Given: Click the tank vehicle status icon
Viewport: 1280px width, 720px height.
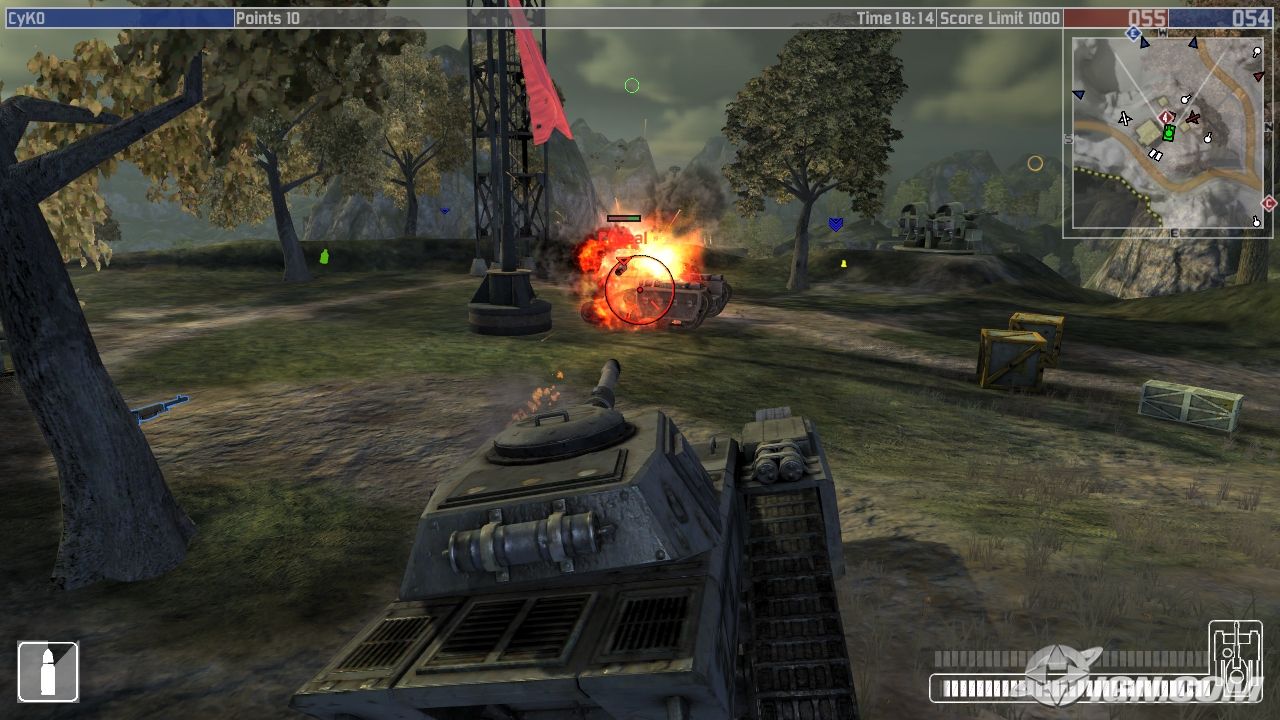Looking at the screenshot, I should [x=1235, y=657].
